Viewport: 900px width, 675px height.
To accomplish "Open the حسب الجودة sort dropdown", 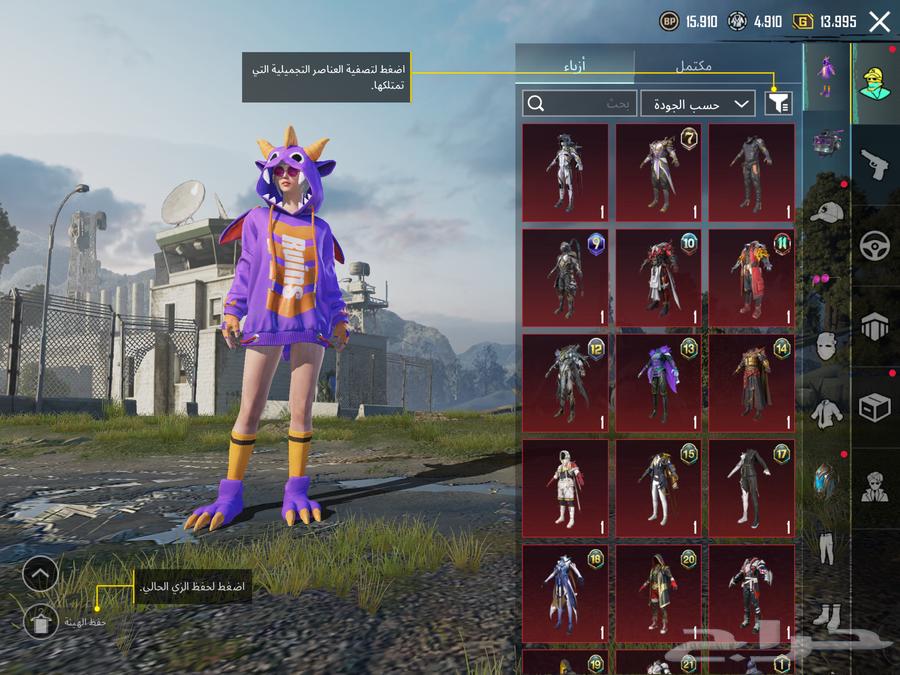I will (698, 103).
